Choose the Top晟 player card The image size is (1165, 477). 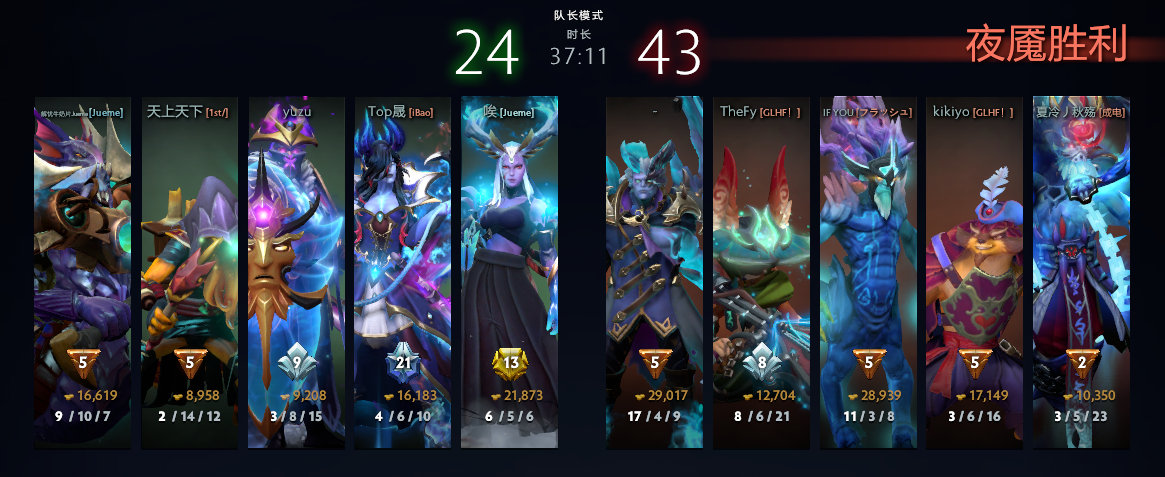(403, 270)
